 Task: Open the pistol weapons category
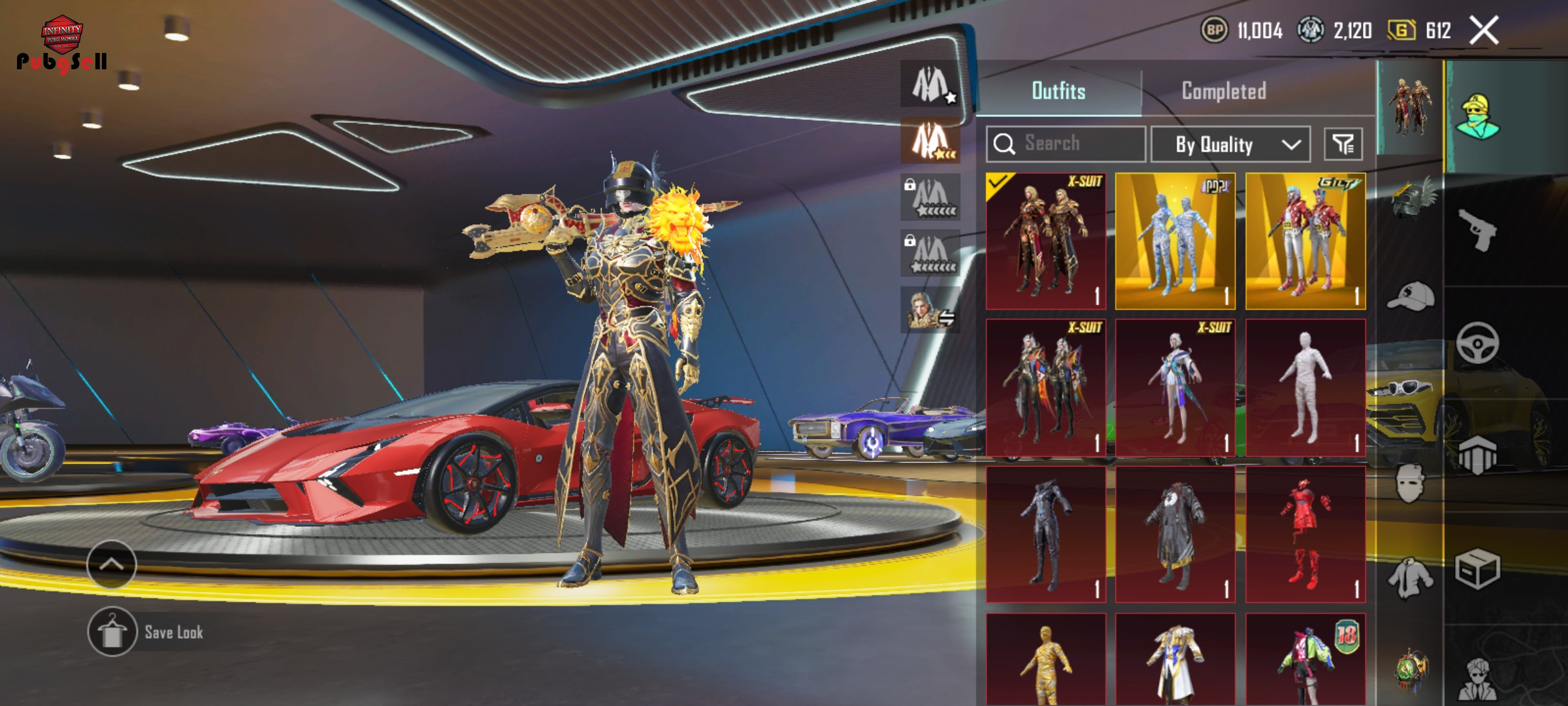pos(1478,229)
